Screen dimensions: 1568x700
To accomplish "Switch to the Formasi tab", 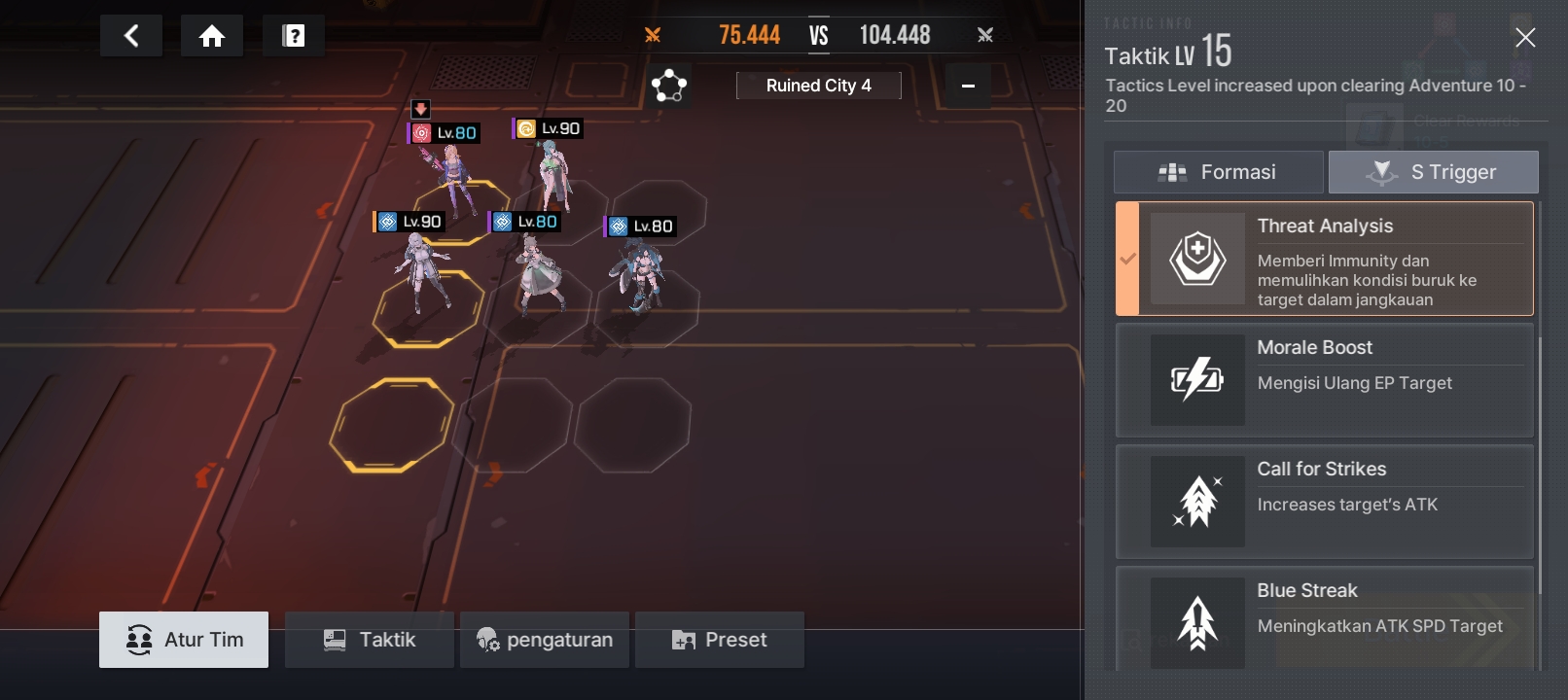I will [x=1218, y=172].
